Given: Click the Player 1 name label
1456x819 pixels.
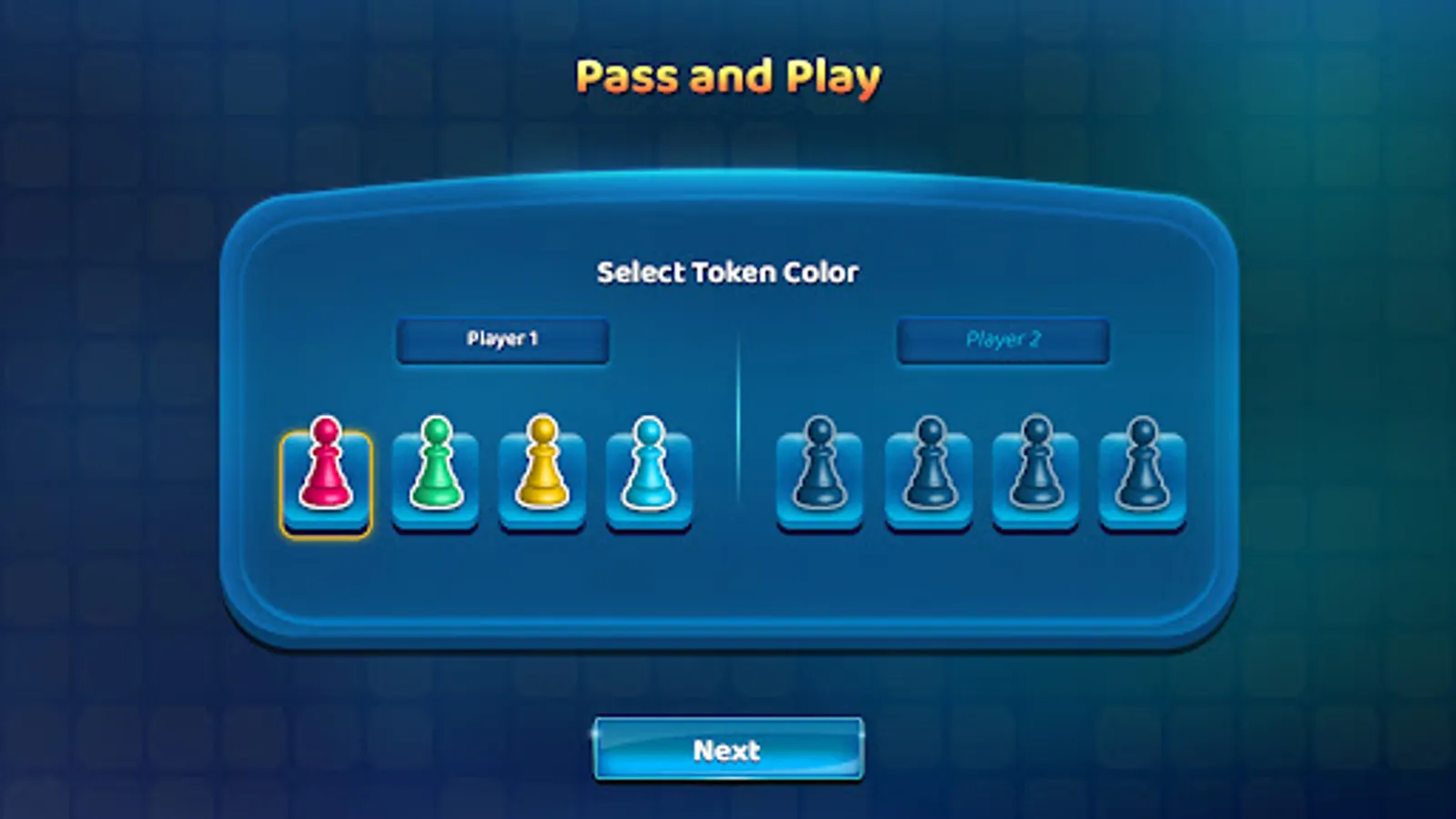Looking at the screenshot, I should click(501, 339).
